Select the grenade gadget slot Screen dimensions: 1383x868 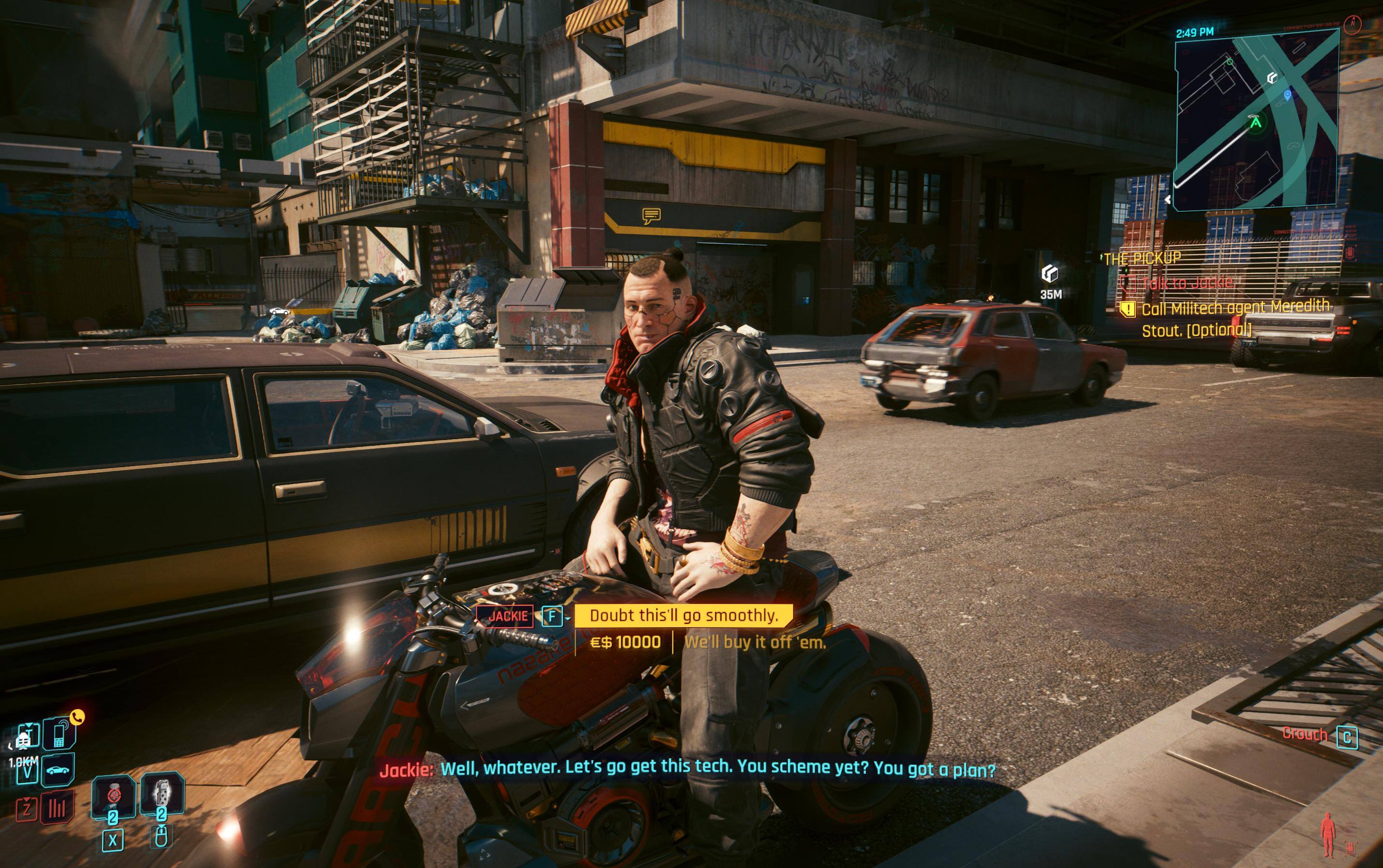pyautogui.click(x=162, y=795)
